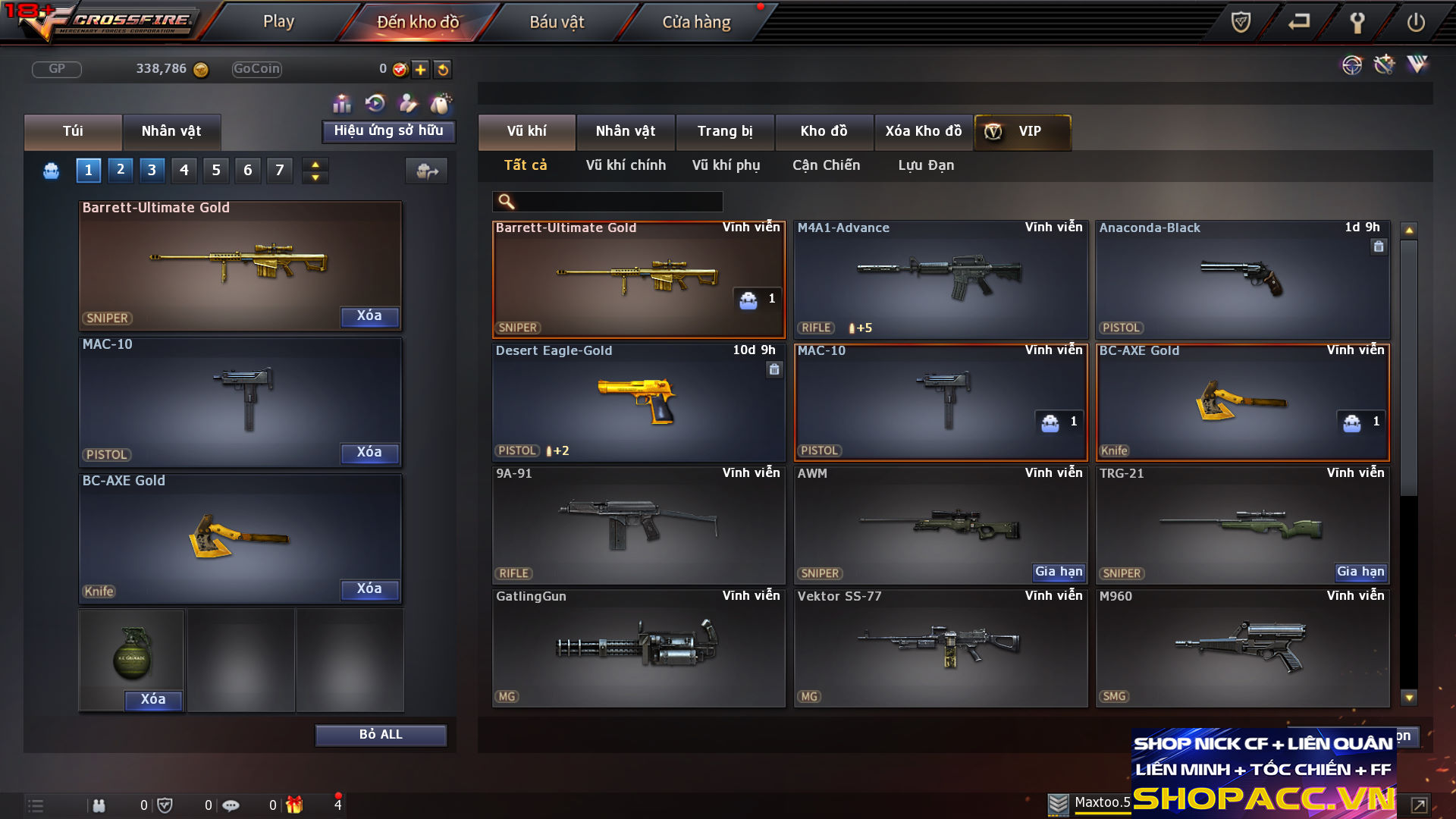Open the Hiệu ứng sở hữu panel

tap(388, 131)
